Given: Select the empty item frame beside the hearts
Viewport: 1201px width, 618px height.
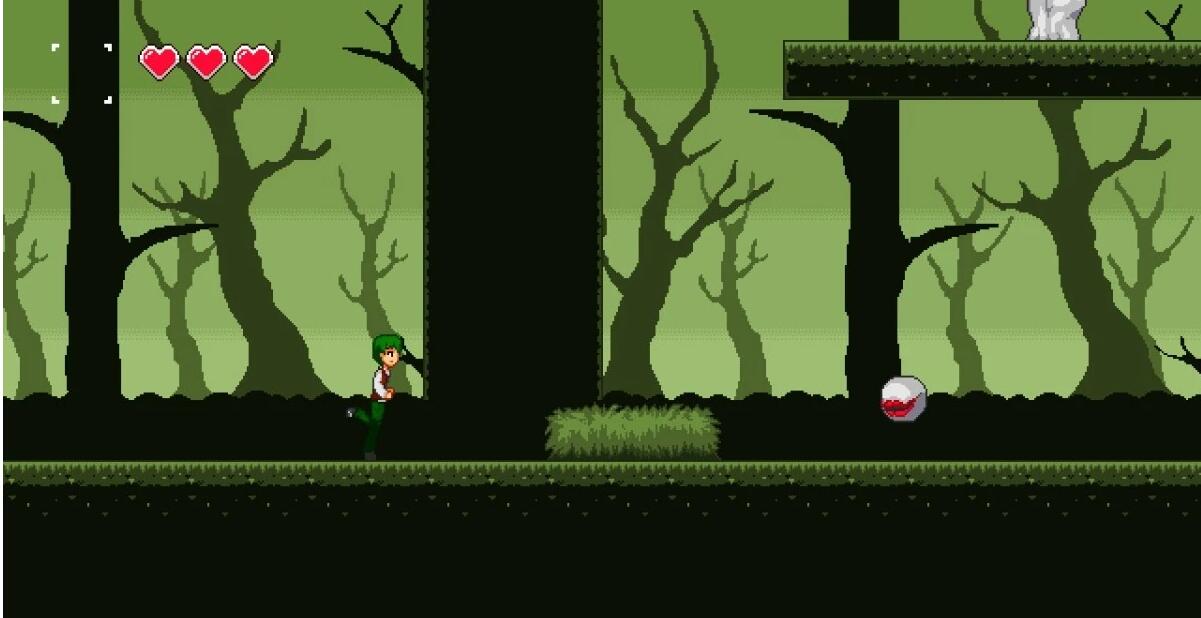Looking at the screenshot, I should coord(82,73).
